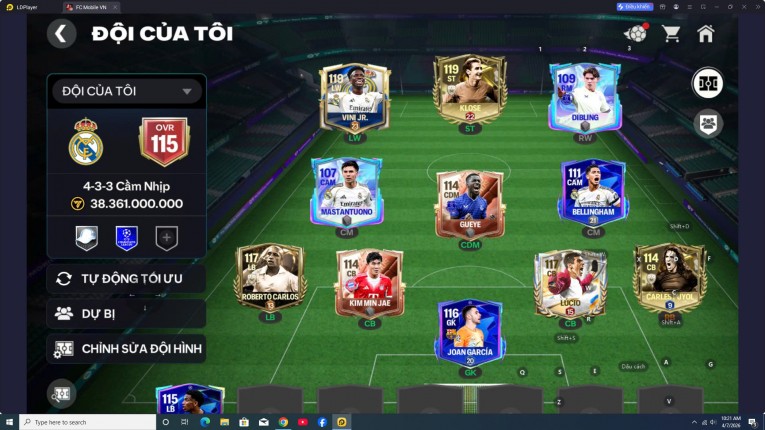The width and height of the screenshot is (765, 430).
Task: Select the Kim Min Jae card
Action: pyautogui.click(x=369, y=281)
